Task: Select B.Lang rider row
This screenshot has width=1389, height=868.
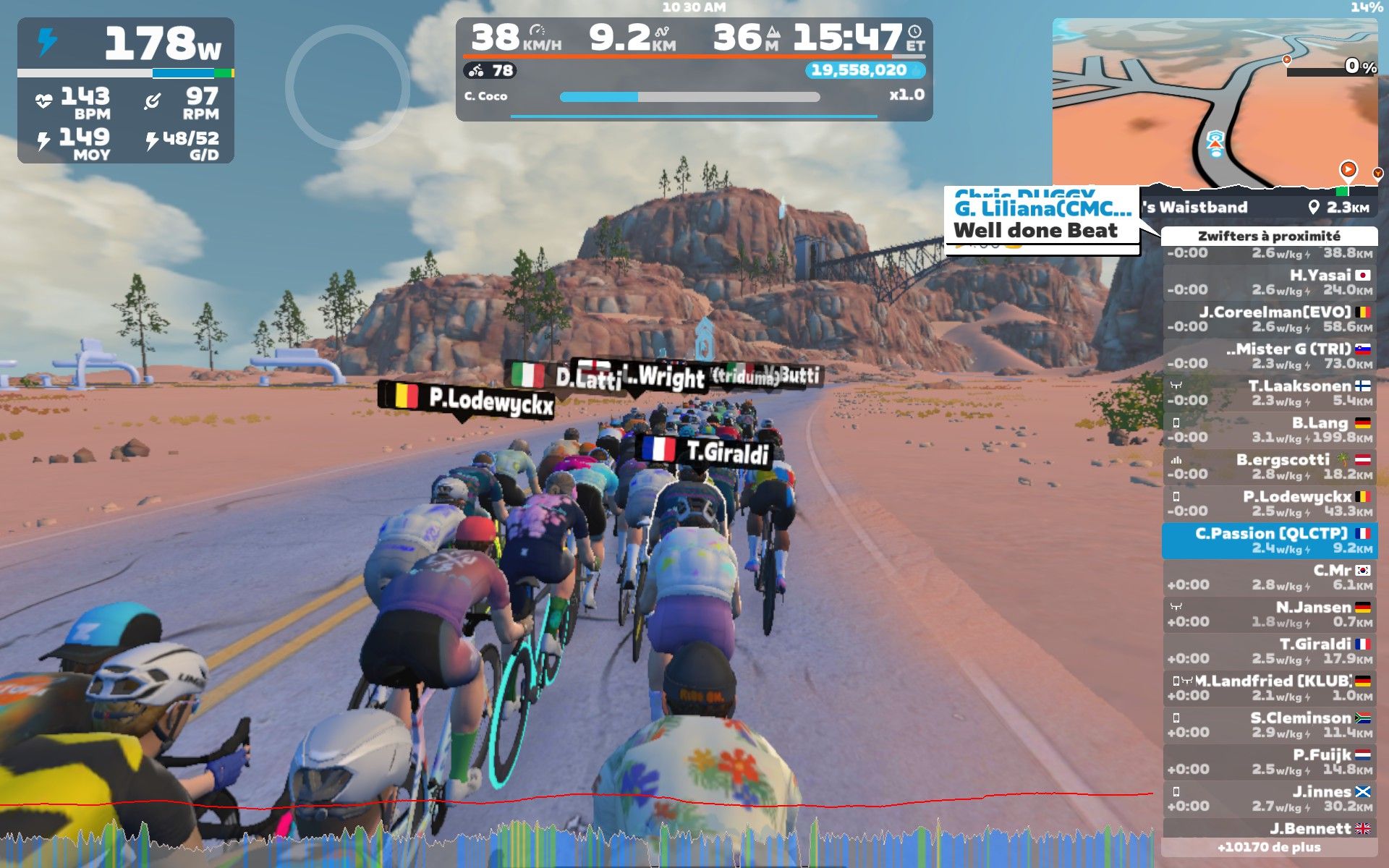Action: (1269, 430)
